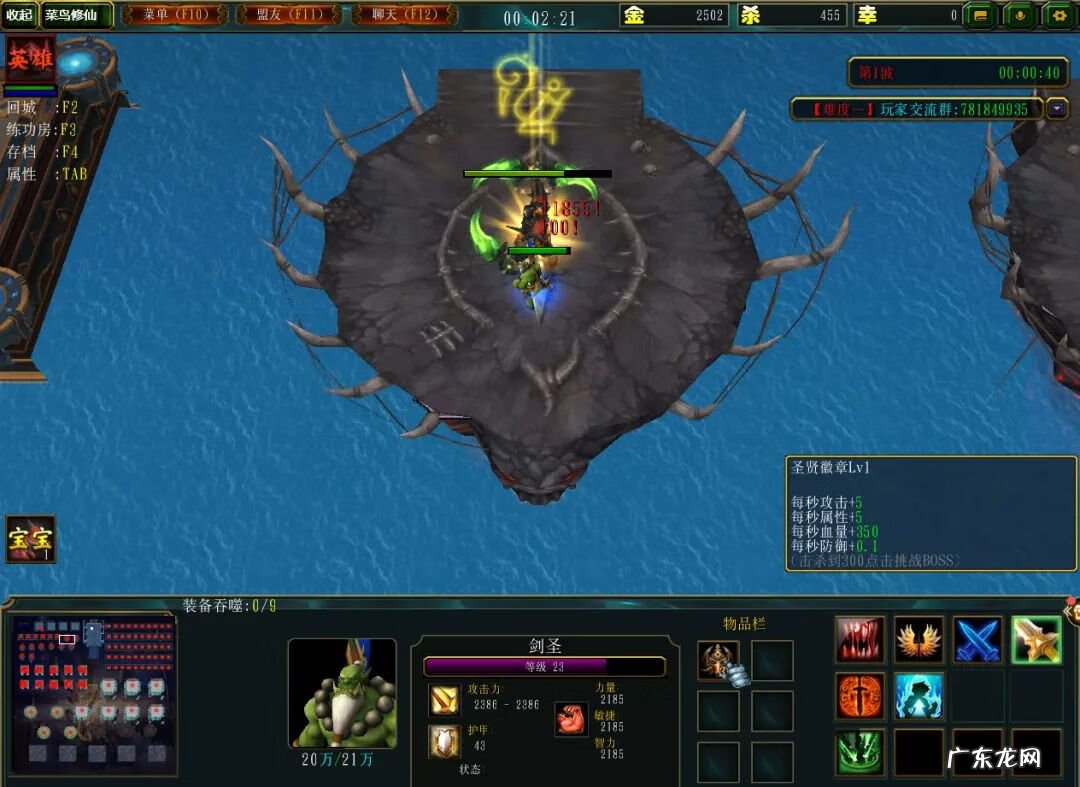Screen dimensions: 1080x787
Task: Select the emblem item in the inventory
Action: coord(718,660)
